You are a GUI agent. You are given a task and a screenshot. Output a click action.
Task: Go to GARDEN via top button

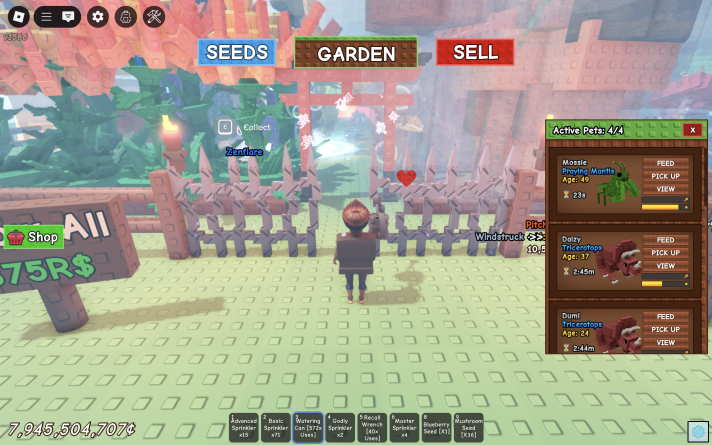point(356,53)
